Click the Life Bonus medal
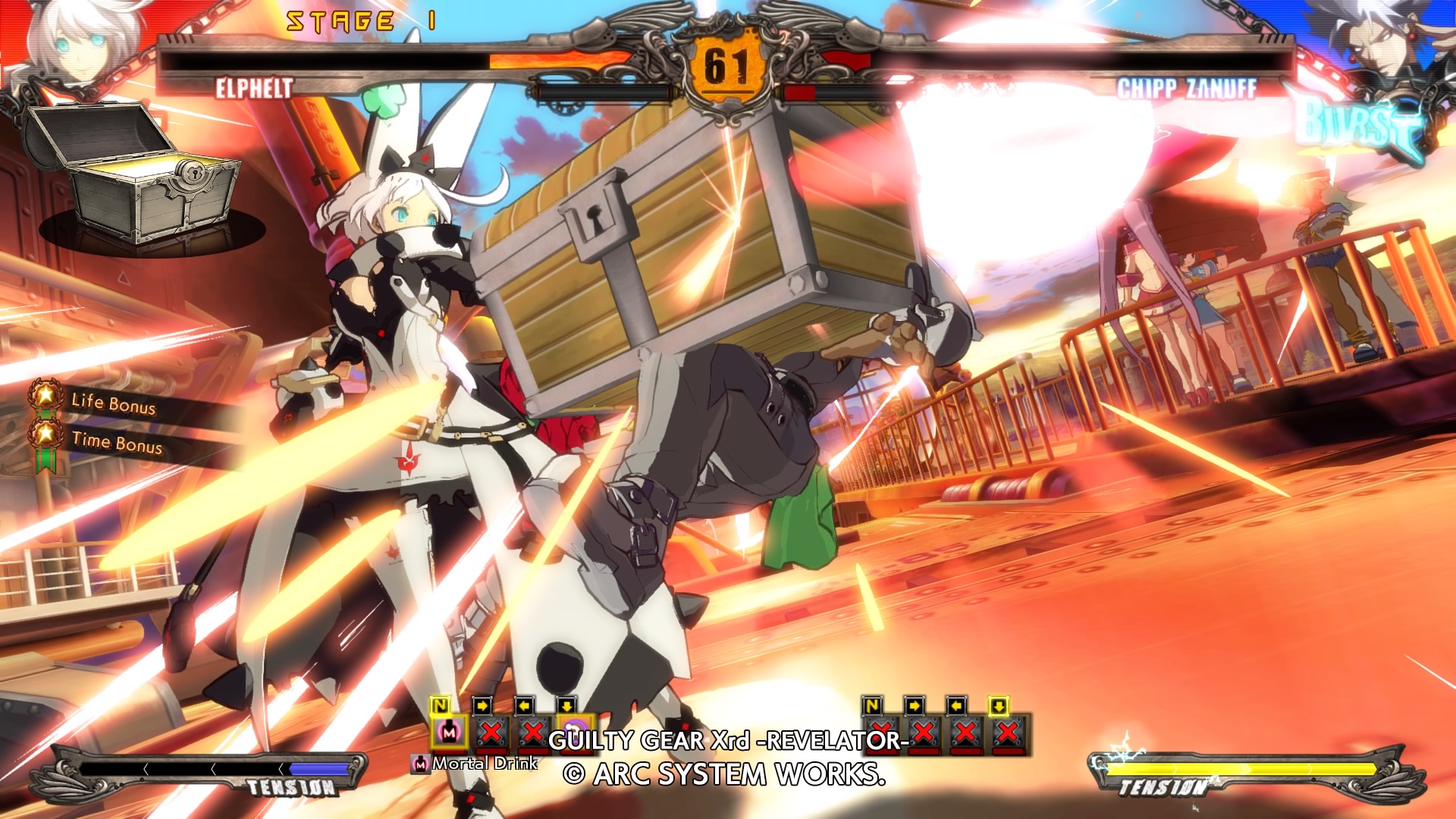This screenshot has width=1456, height=819. pyautogui.click(x=45, y=395)
